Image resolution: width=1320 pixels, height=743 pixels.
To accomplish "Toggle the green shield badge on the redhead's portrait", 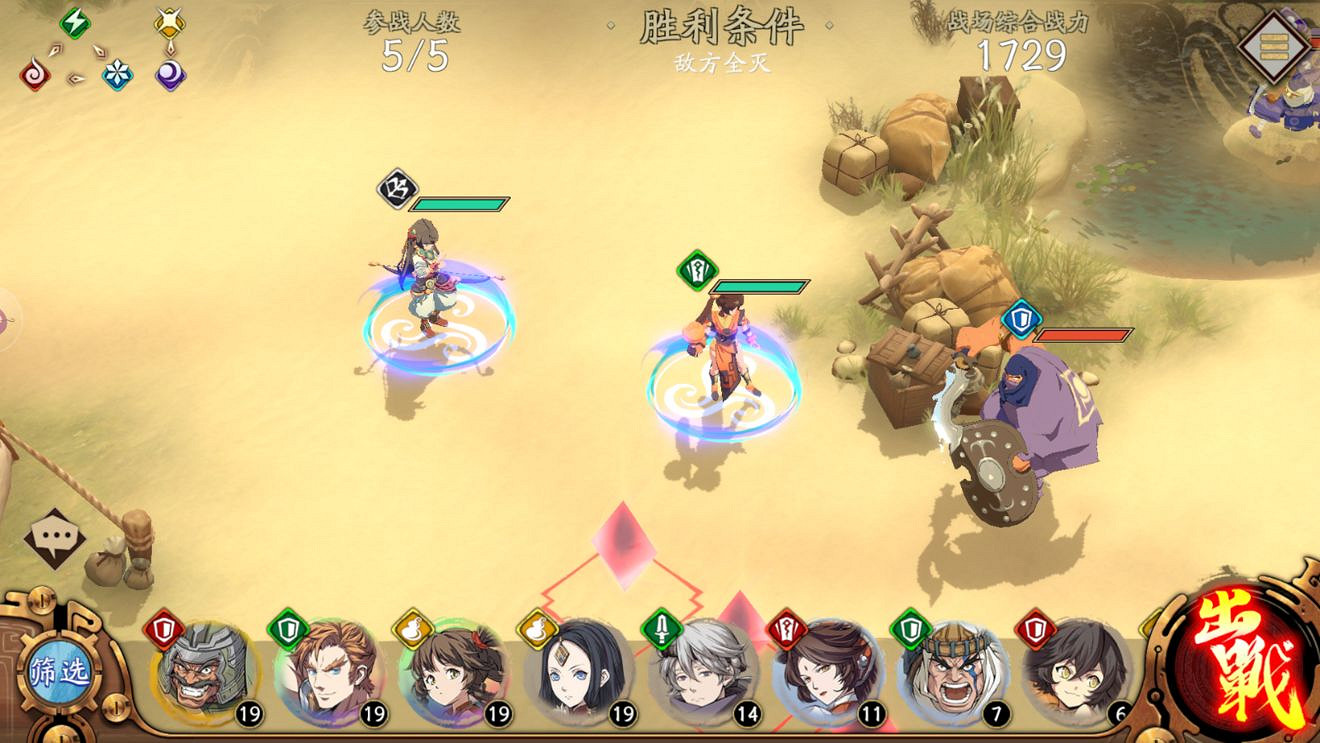I will point(287,628).
